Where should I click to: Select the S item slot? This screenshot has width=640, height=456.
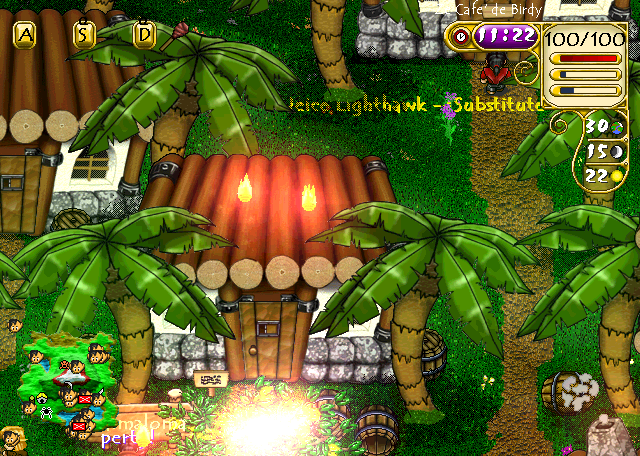[85, 35]
